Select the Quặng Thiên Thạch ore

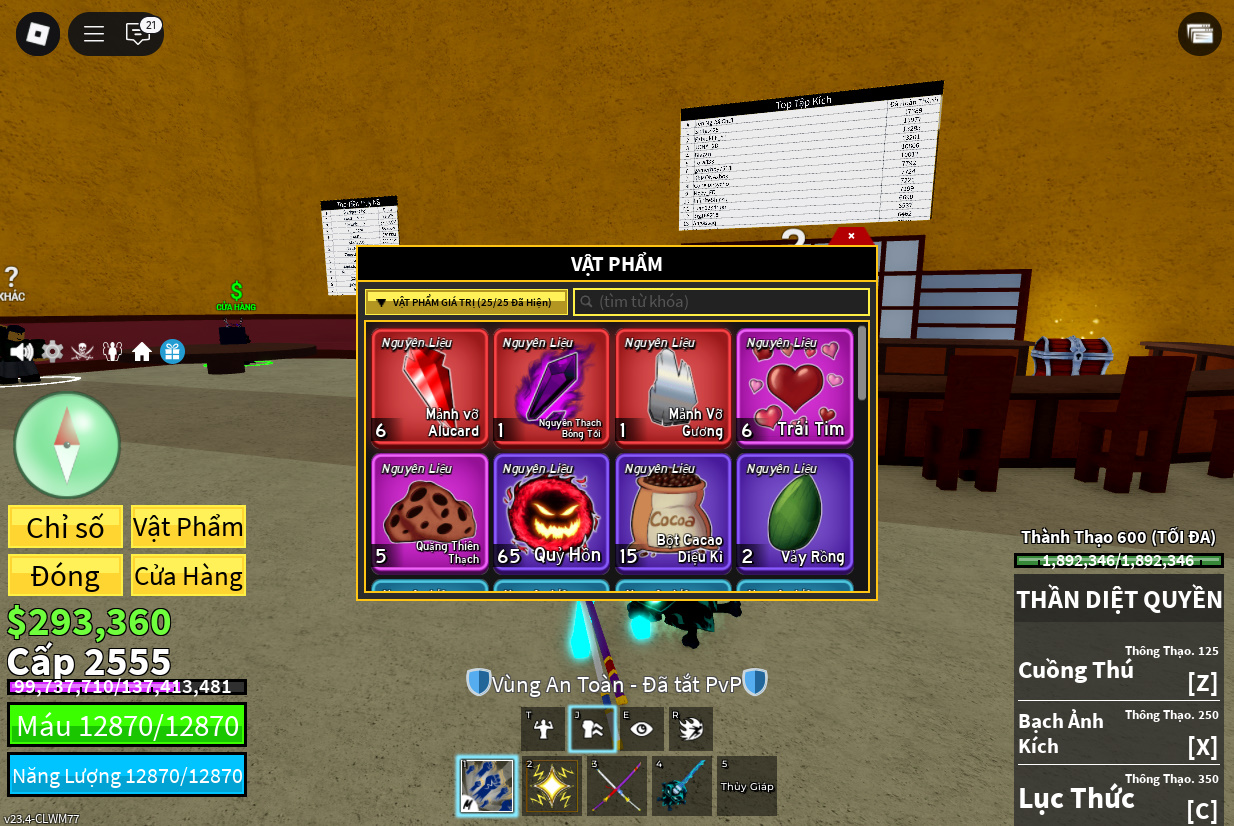click(x=430, y=512)
